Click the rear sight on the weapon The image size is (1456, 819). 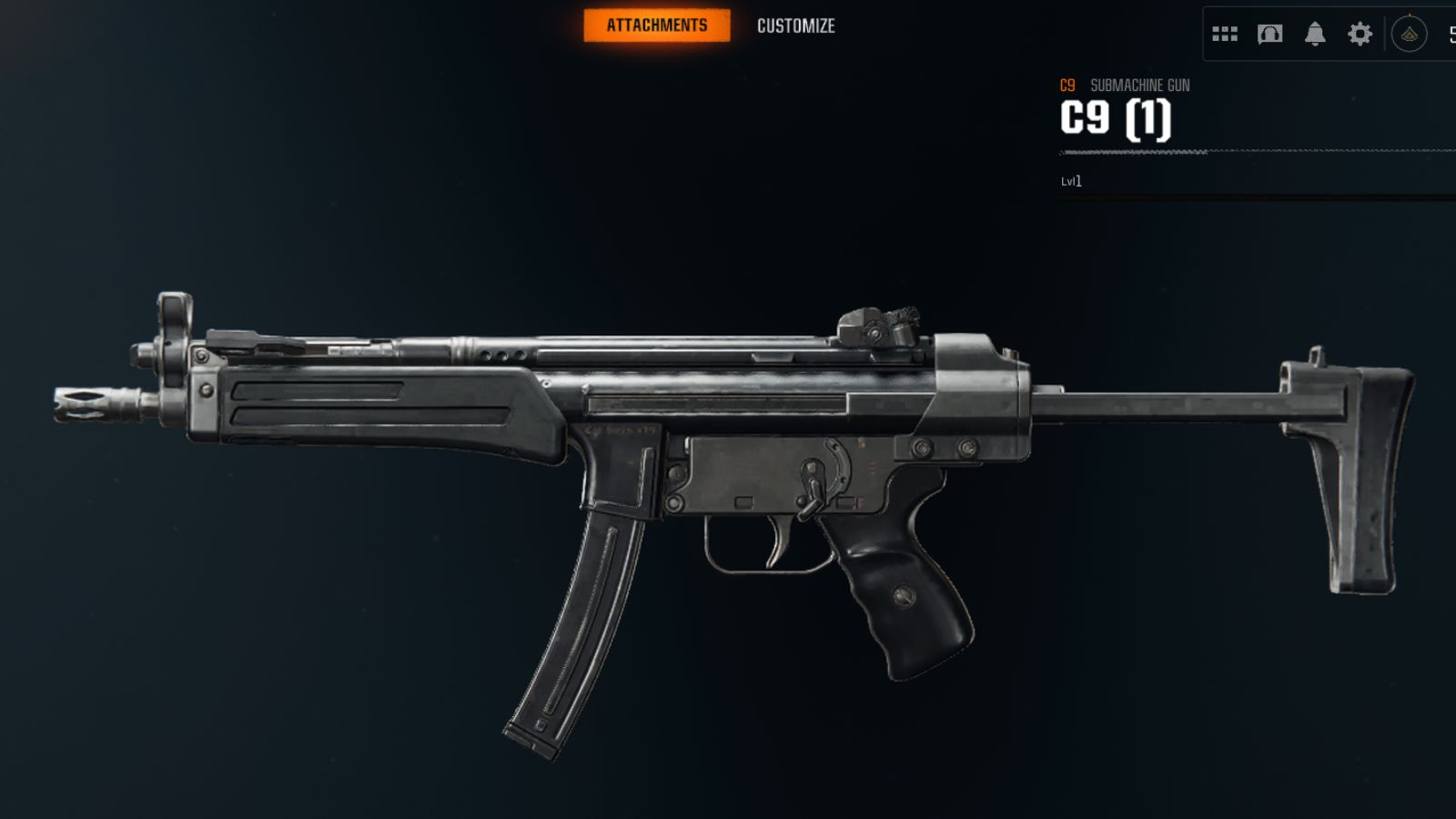coord(878,328)
